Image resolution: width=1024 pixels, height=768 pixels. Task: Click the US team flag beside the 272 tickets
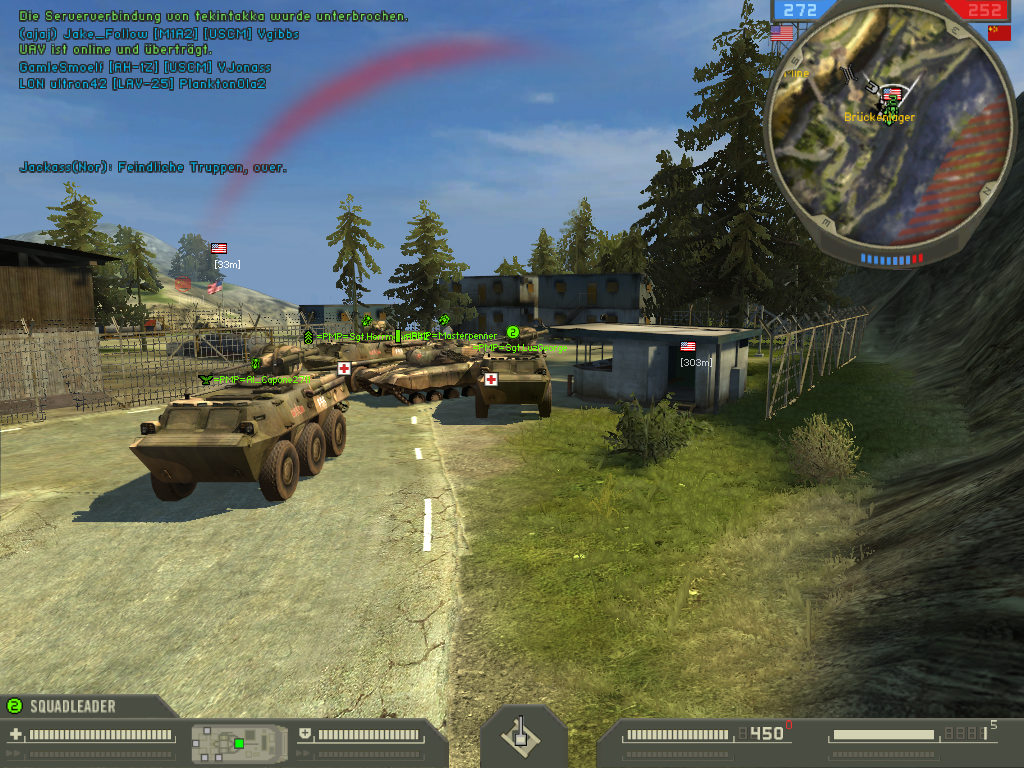(781, 32)
